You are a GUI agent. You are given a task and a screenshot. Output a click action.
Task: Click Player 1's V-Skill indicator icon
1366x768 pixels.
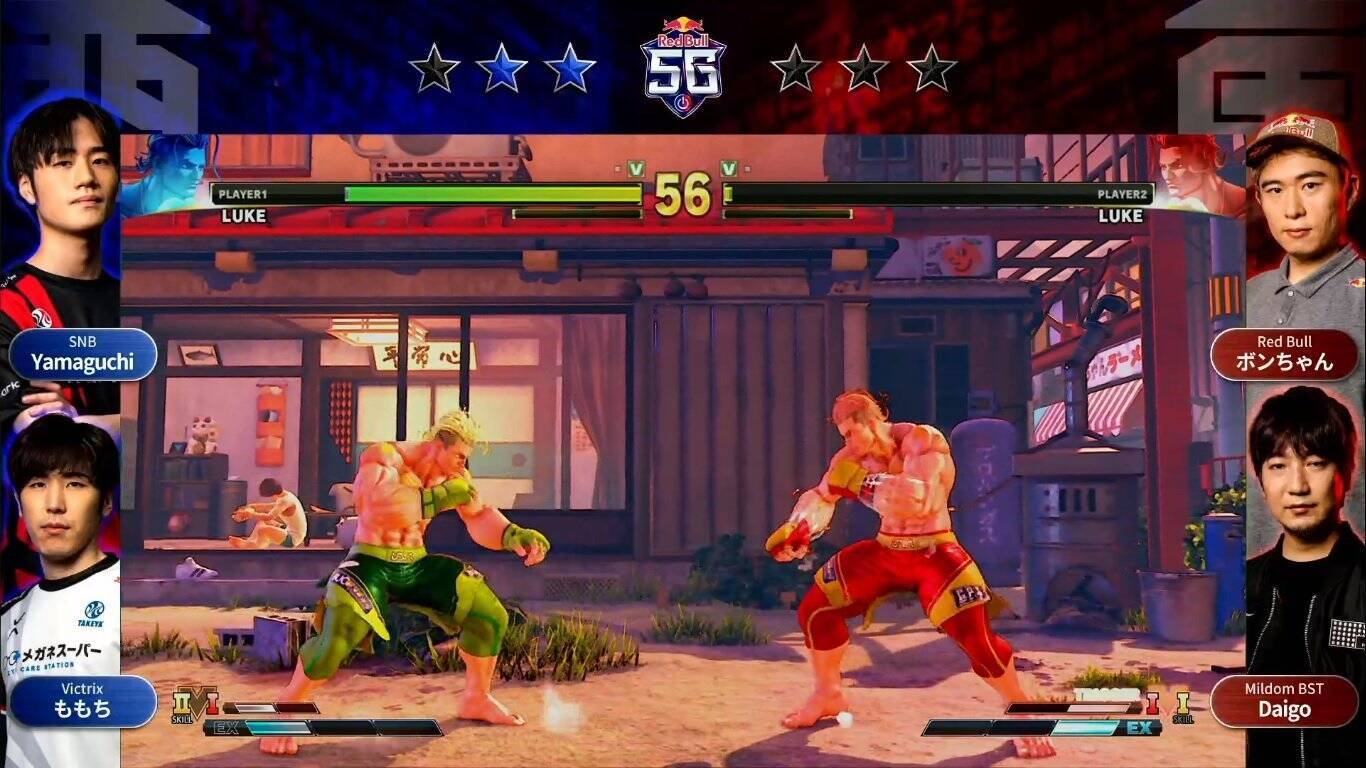coord(183,704)
